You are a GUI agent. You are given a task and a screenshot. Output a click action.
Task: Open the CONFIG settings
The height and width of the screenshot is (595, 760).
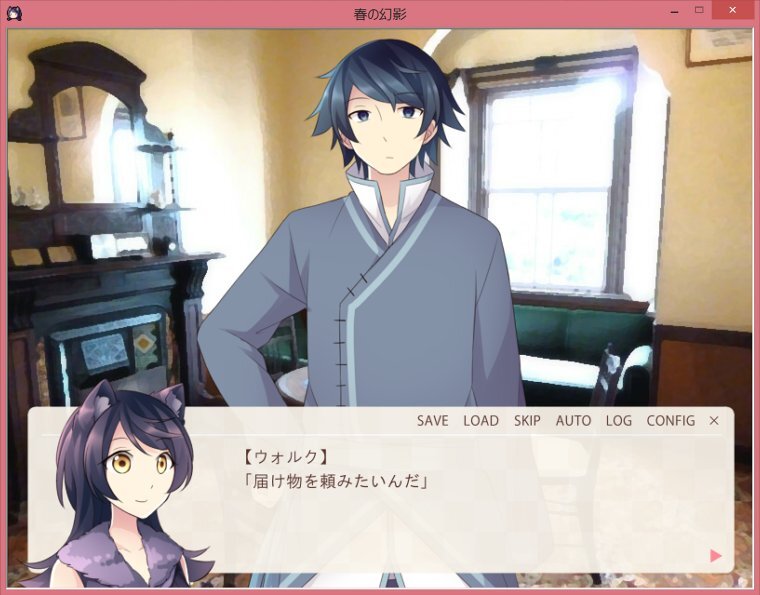tap(670, 421)
